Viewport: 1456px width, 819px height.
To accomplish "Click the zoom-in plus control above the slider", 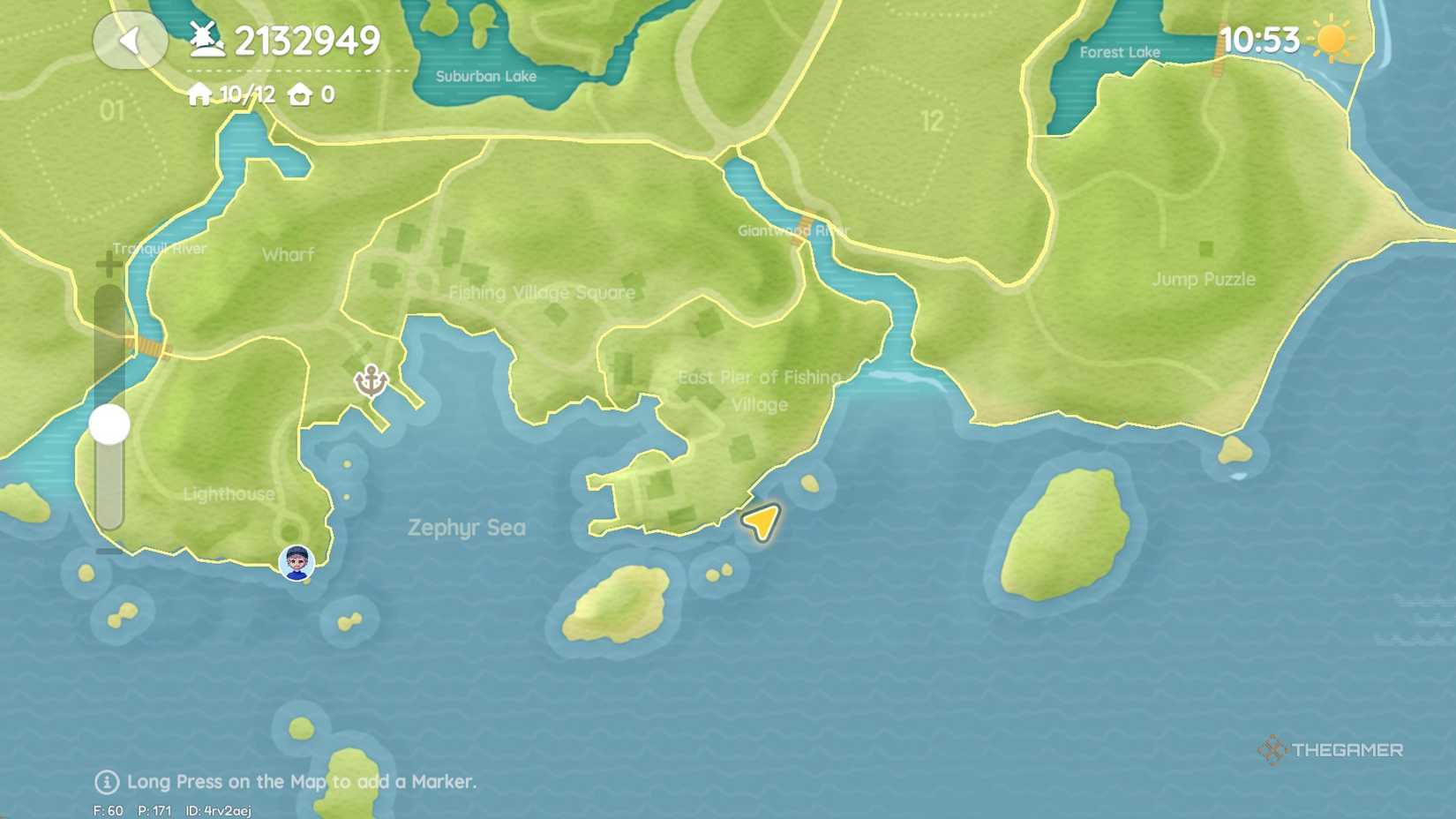I will pos(108,261).
